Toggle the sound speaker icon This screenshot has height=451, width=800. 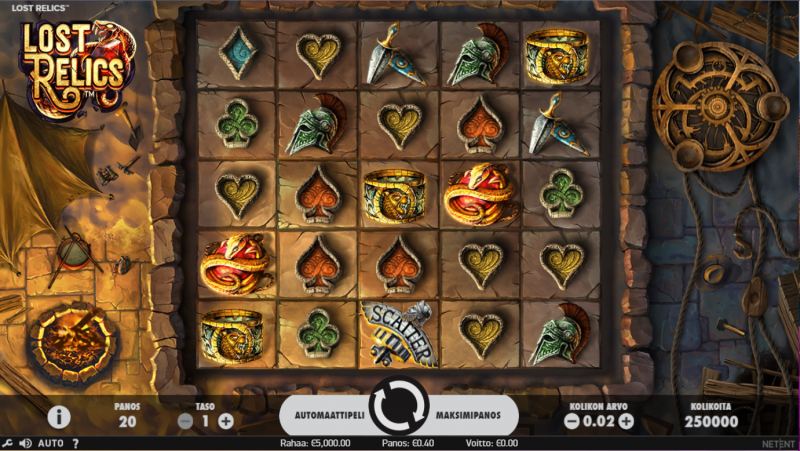[26, 443]
